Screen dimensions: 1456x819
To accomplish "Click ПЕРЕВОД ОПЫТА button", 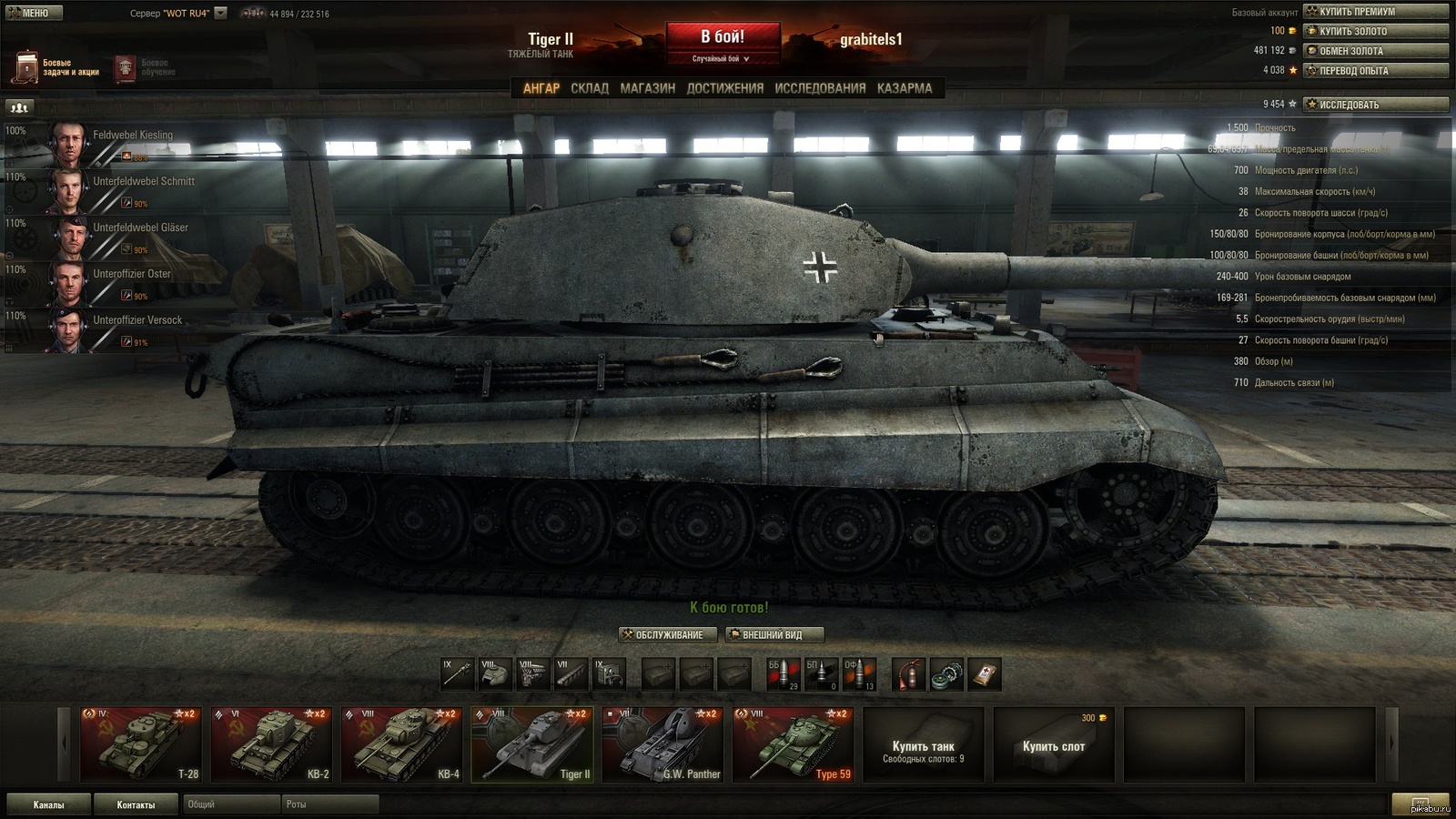I will tap(1375, 70).
